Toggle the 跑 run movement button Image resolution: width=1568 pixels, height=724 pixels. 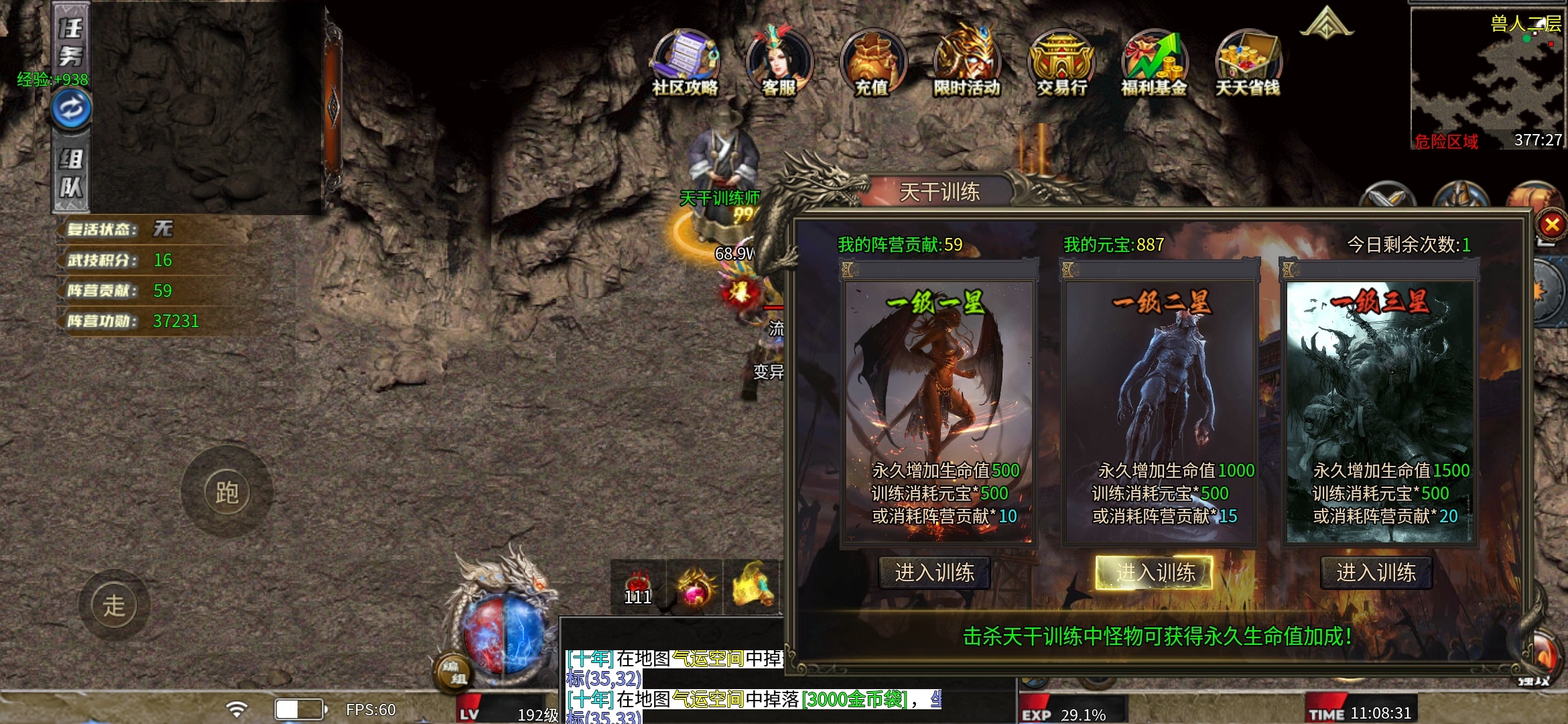point(226,493)
